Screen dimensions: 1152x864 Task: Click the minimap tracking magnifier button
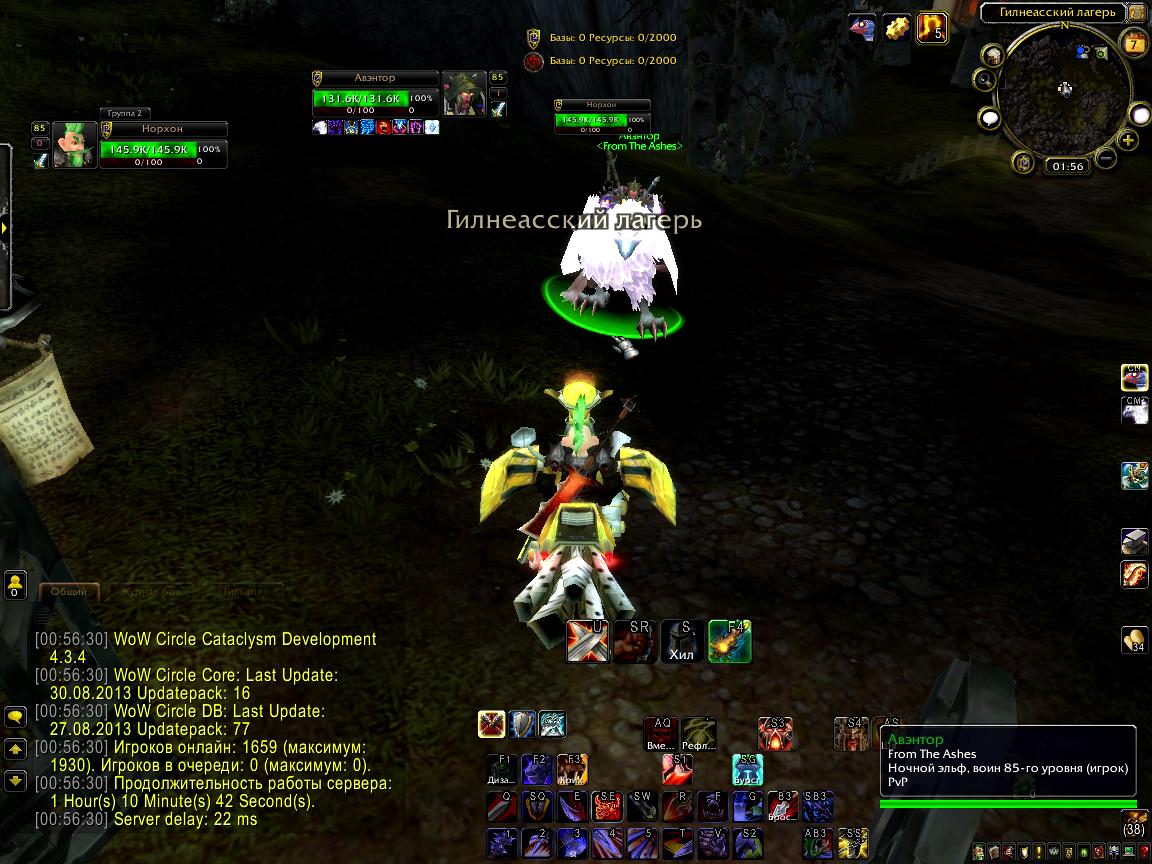click(986, 80)
